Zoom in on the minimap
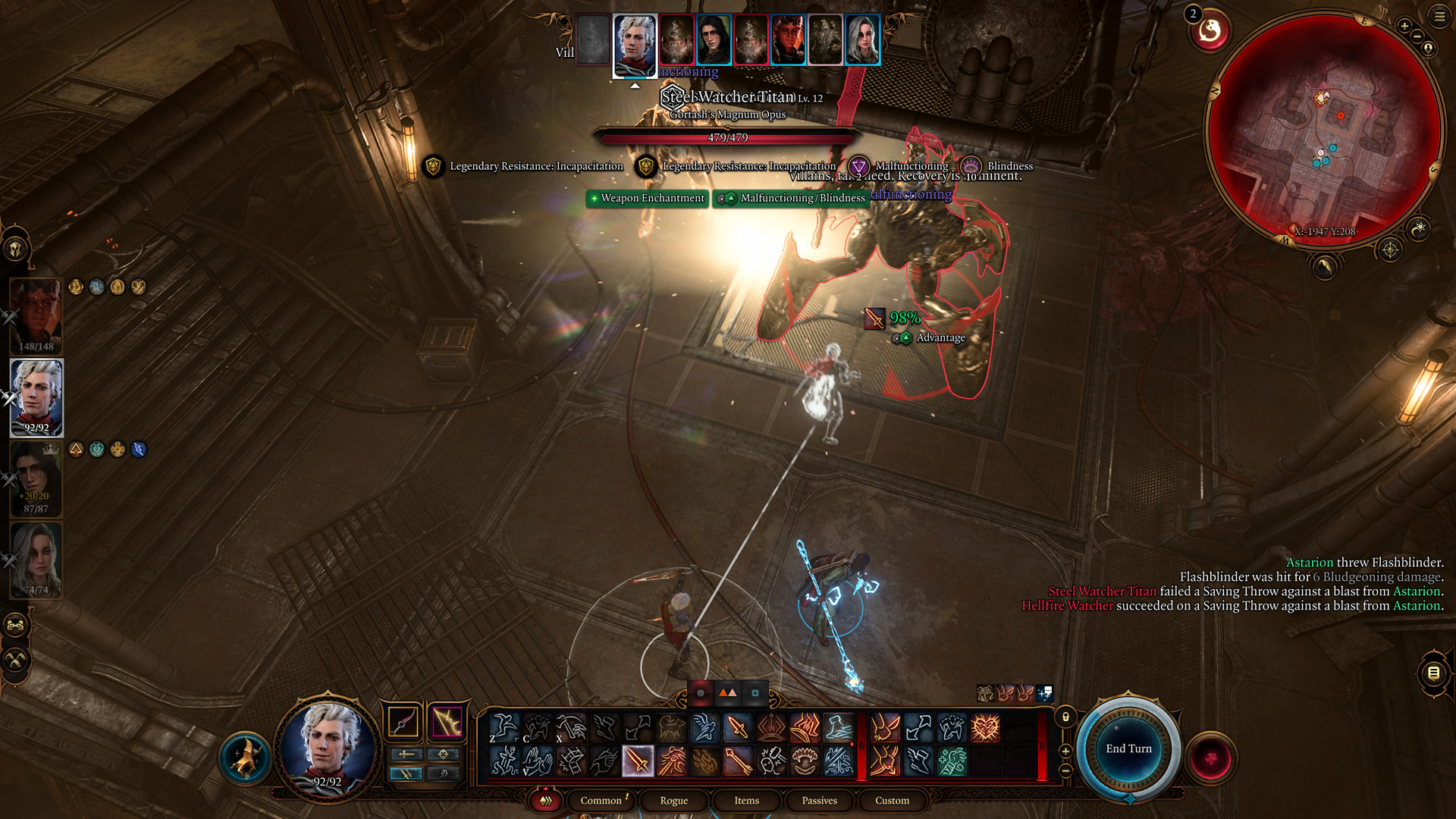Viewport: 1456px width, 819px height. click(x=1404, y=26)
